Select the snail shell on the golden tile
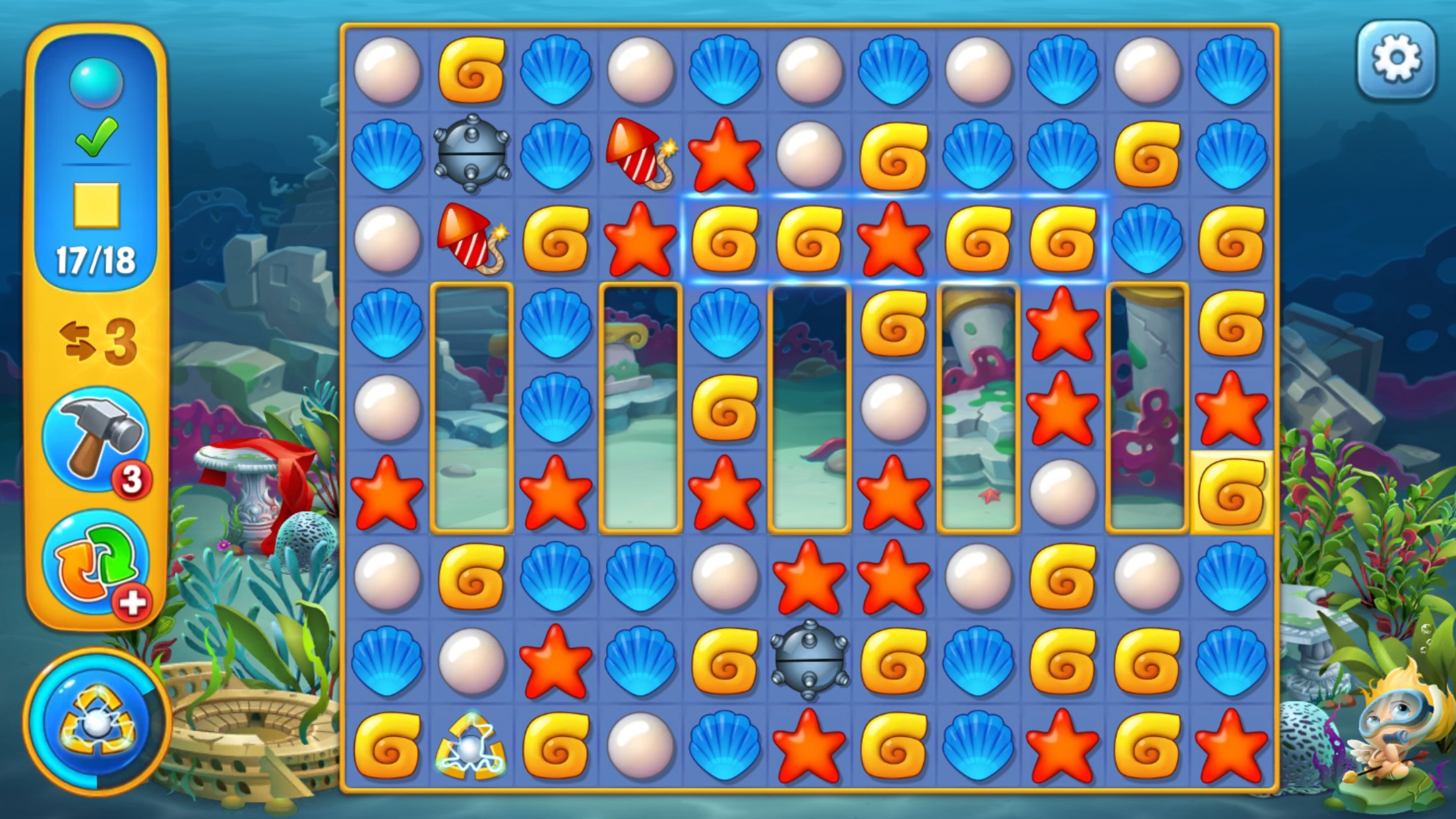Viewport: 1456px width, 819px height. tap(1231, 493)
